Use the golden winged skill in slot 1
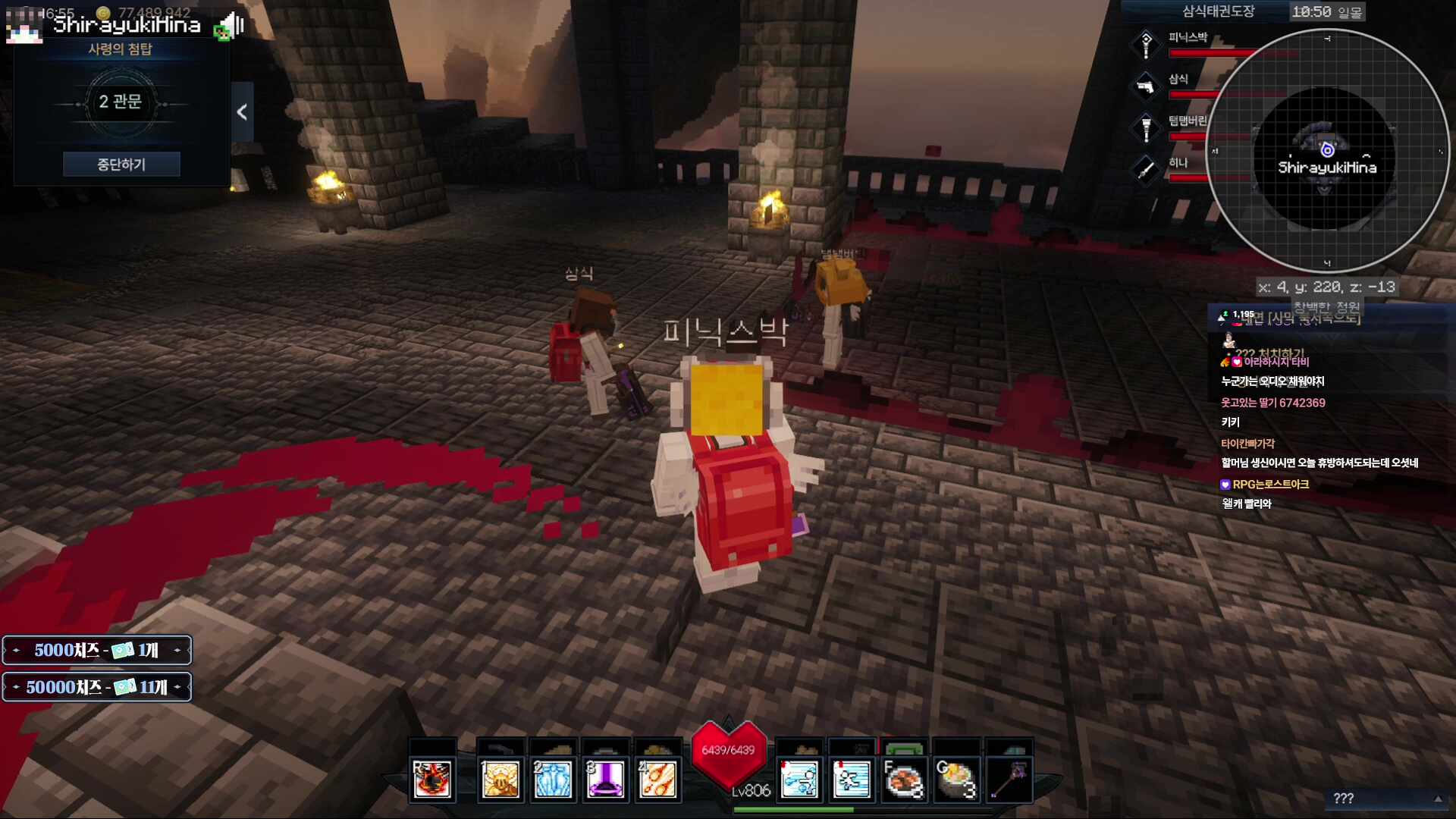Viewport: 1456px width, 819px height. (x=500, y=779)
